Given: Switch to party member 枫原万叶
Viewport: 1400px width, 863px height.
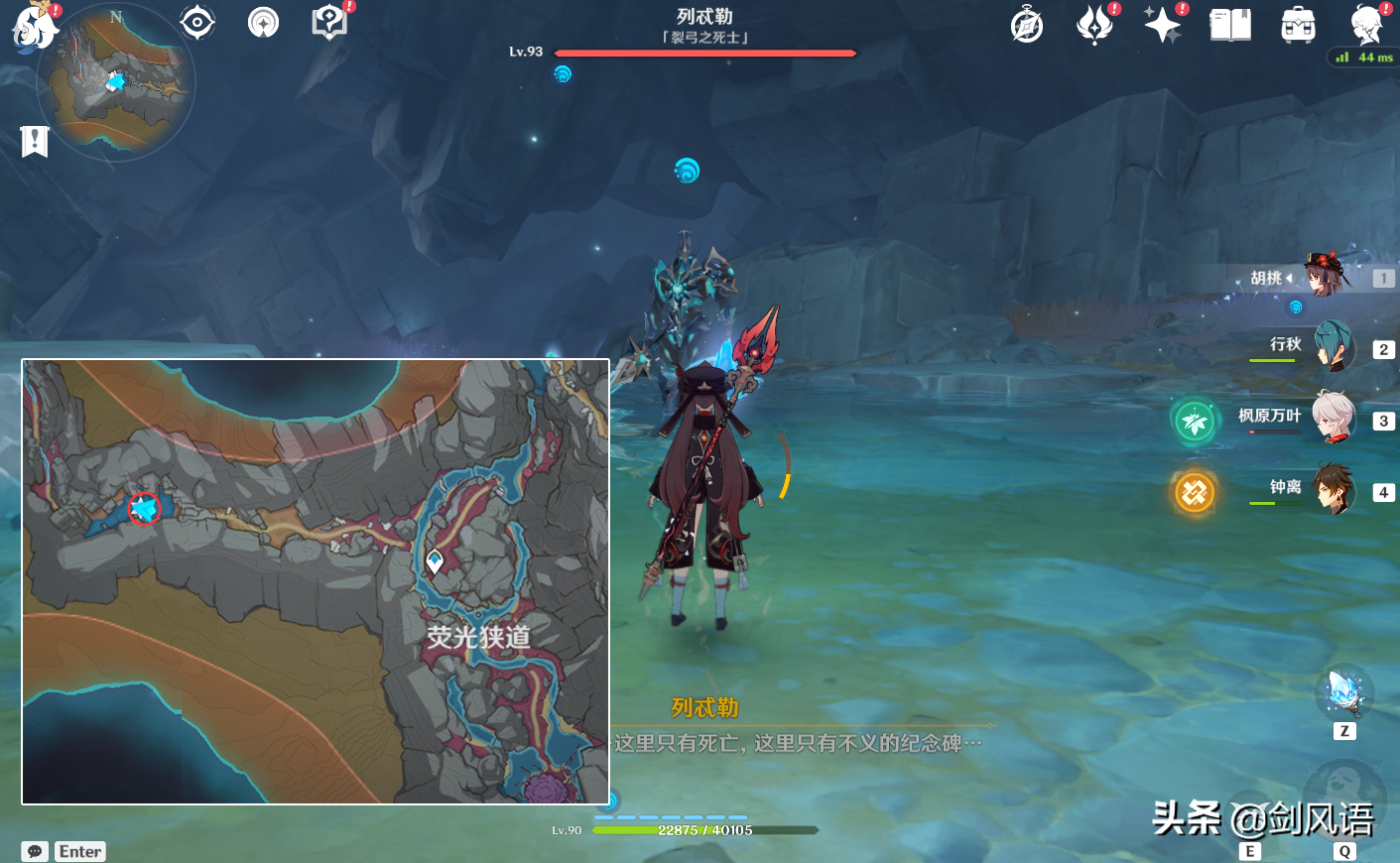Looking at the screenshot, I should pyautogui.click(x=1334, y=418).
